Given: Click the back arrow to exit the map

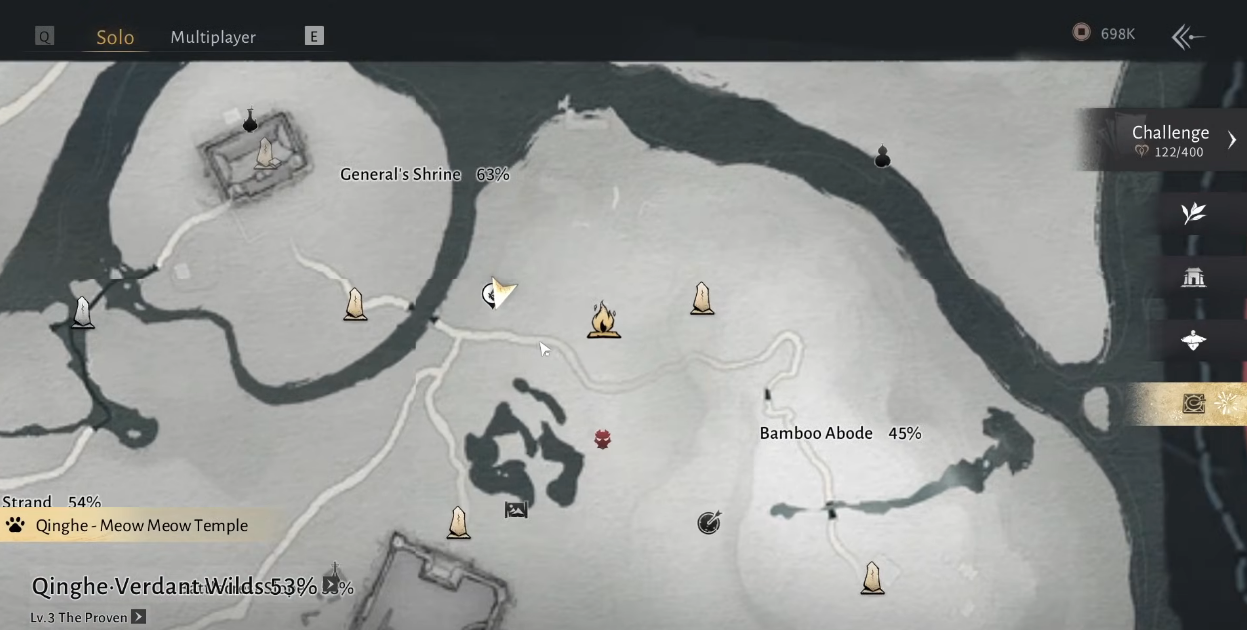Looking at the screenshot, I should pyautogui.click(x=1187, y=37).
